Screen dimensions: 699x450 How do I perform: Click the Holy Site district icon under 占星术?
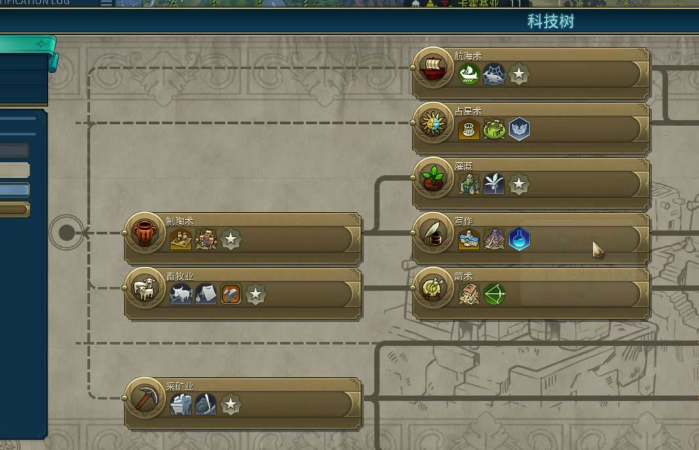519,129
